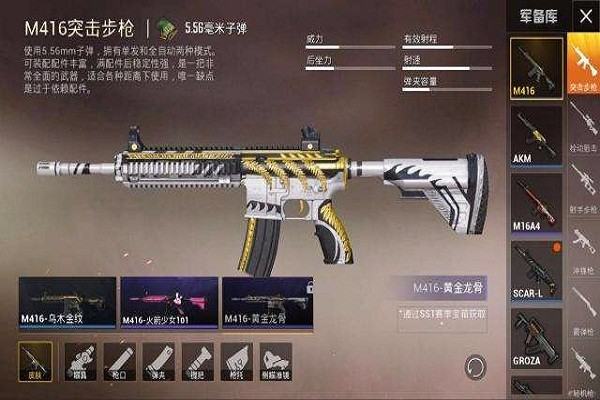Choose the AKM from the weapon list
600x400 pixels.
(x=536, y=134)
